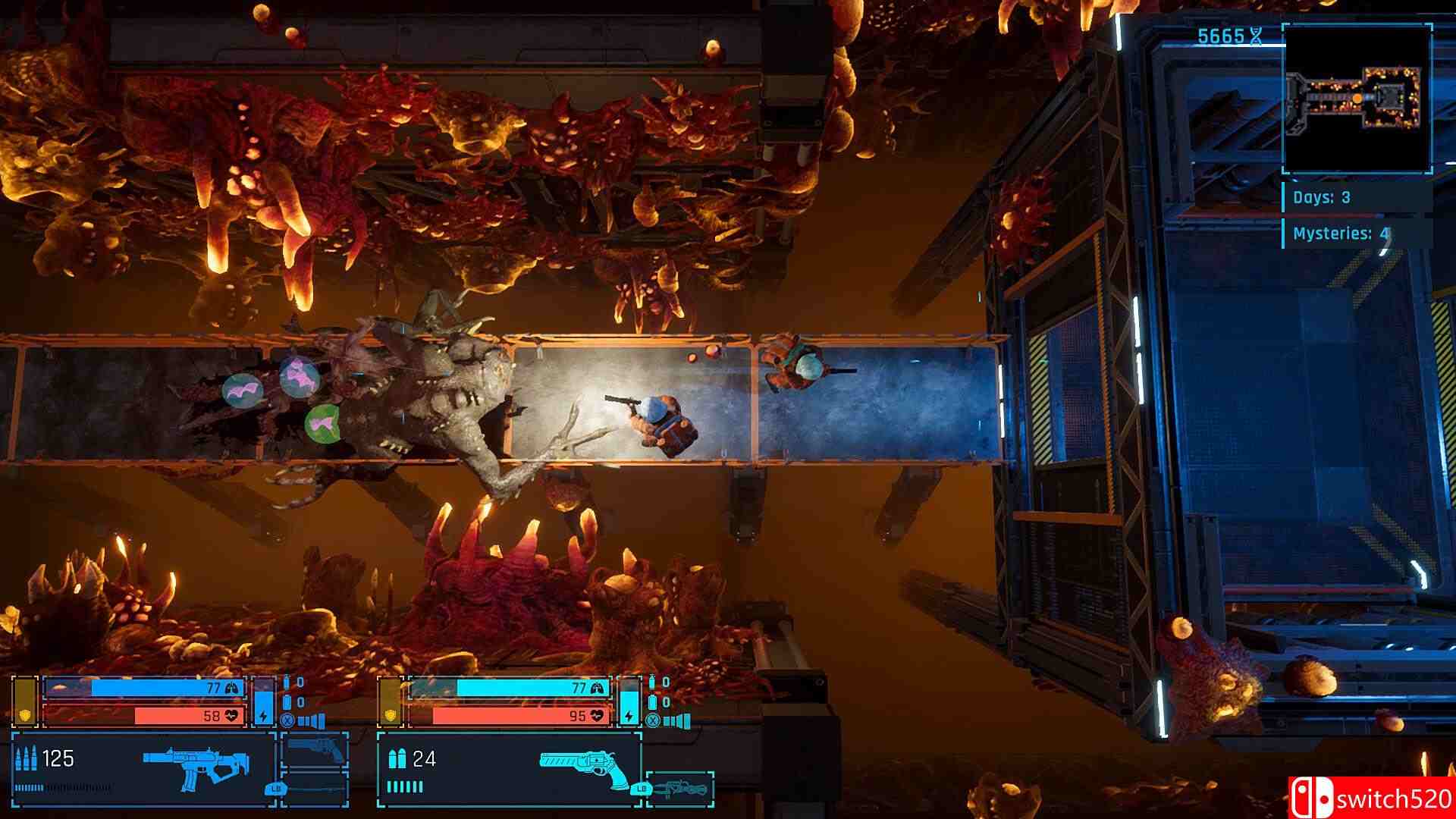Click the heart icon on Player 1's health bar

click(x=231, y=714)
